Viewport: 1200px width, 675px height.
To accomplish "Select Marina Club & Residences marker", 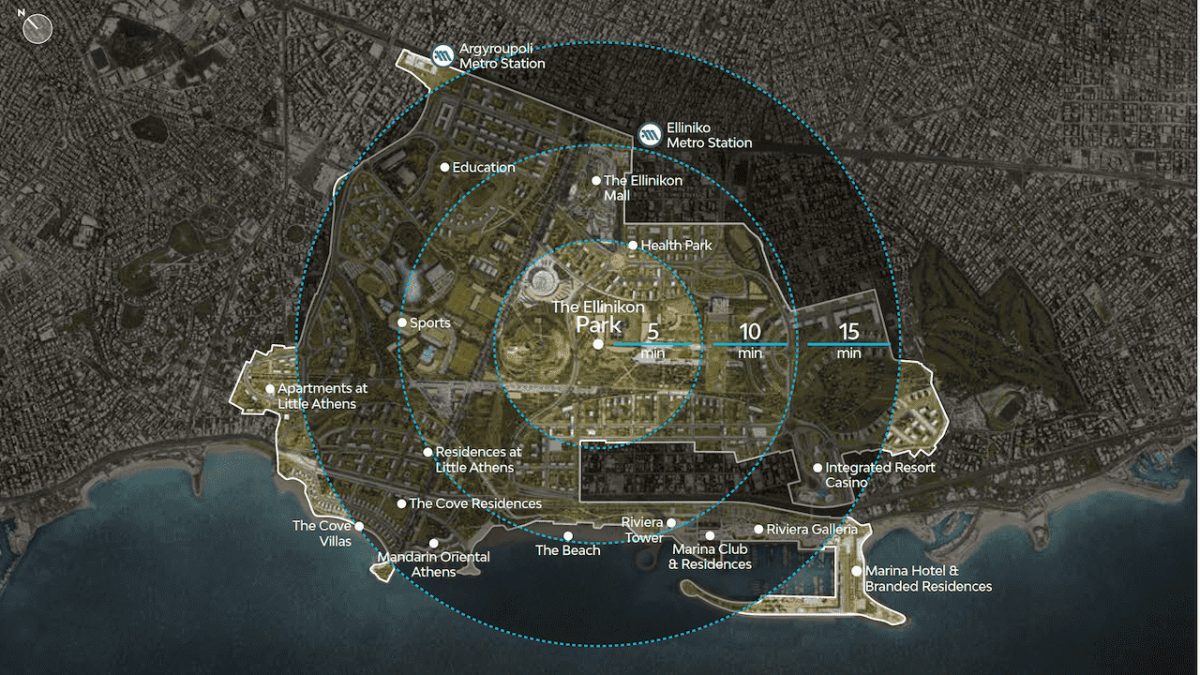I will [710, 536].
